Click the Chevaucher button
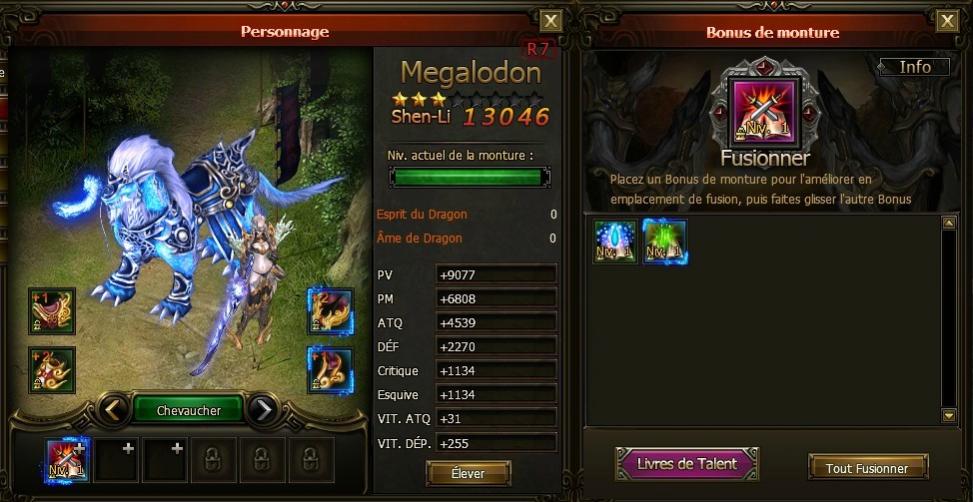The image size is (973, 502). pyautogui.click(x=189, y=409)
